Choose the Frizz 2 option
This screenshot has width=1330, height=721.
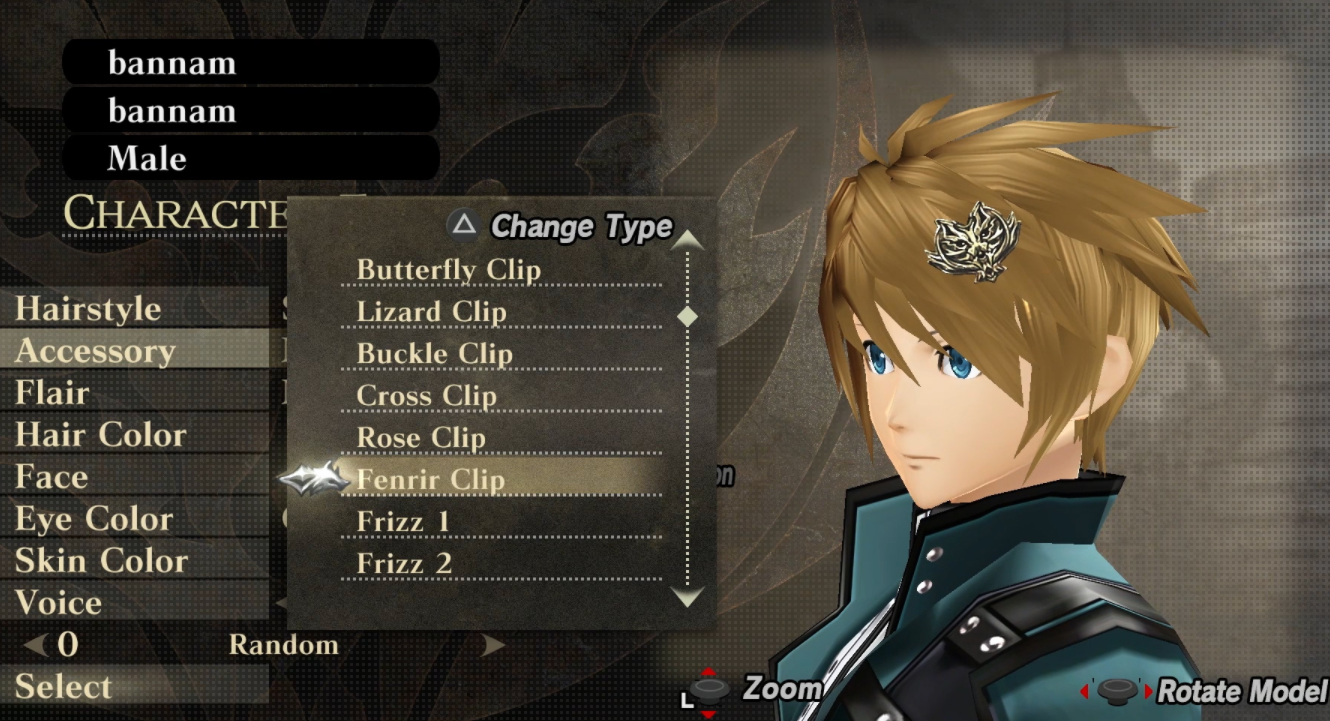(x=404, y=564)
